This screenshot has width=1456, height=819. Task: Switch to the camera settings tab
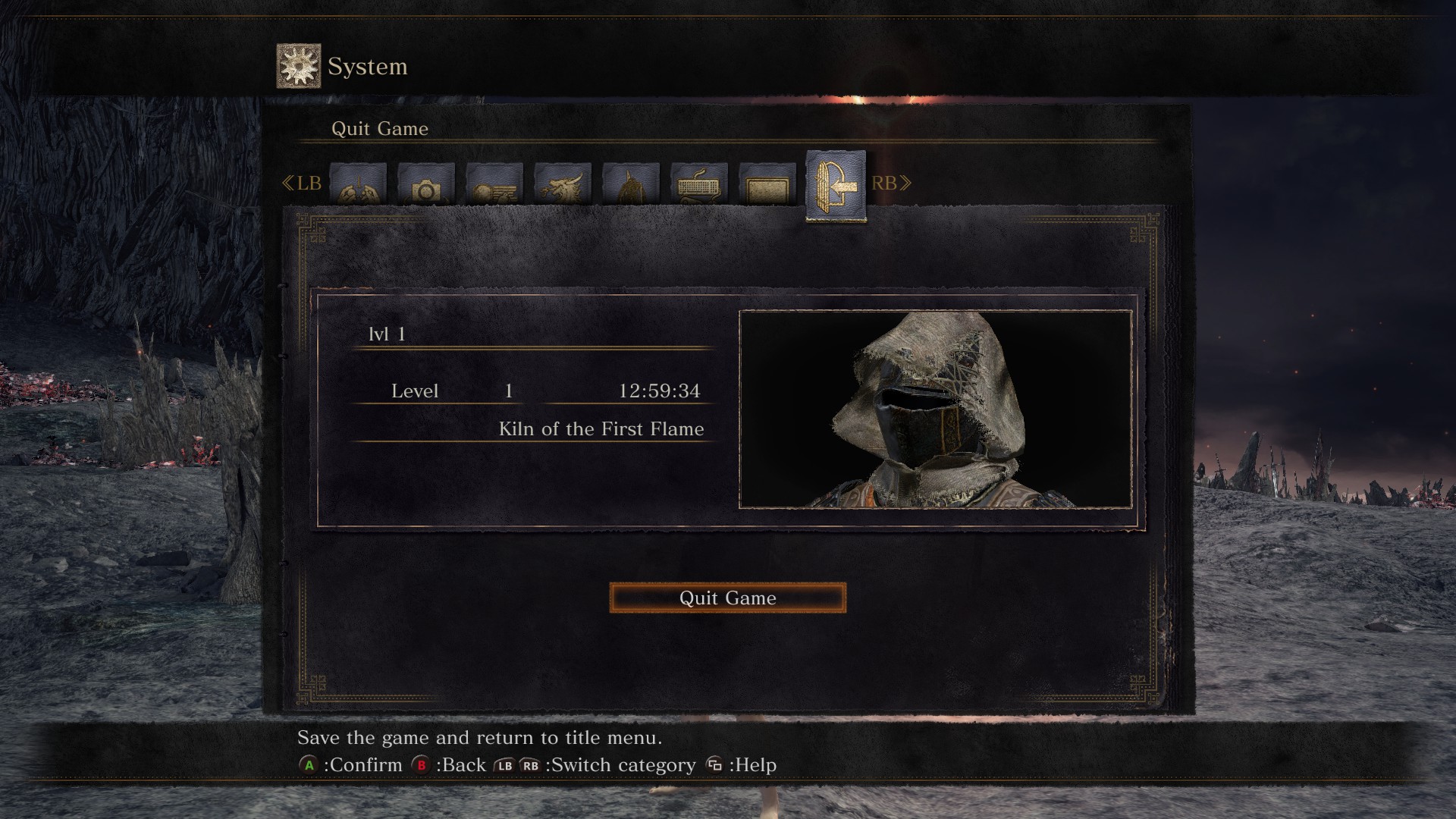point(426,184)
